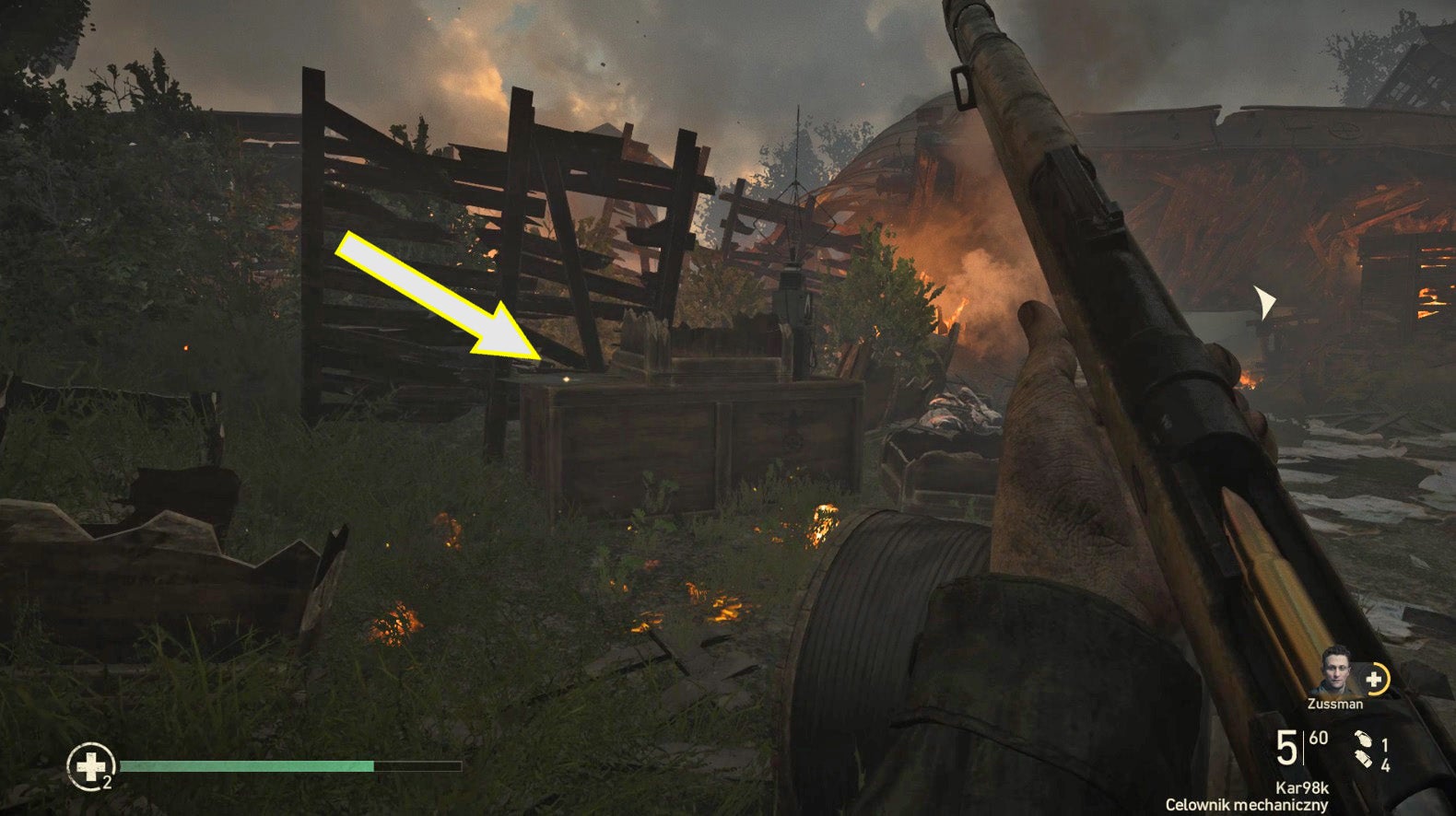Click the yellow health request plus icon near Zussman

[1375, 680]
